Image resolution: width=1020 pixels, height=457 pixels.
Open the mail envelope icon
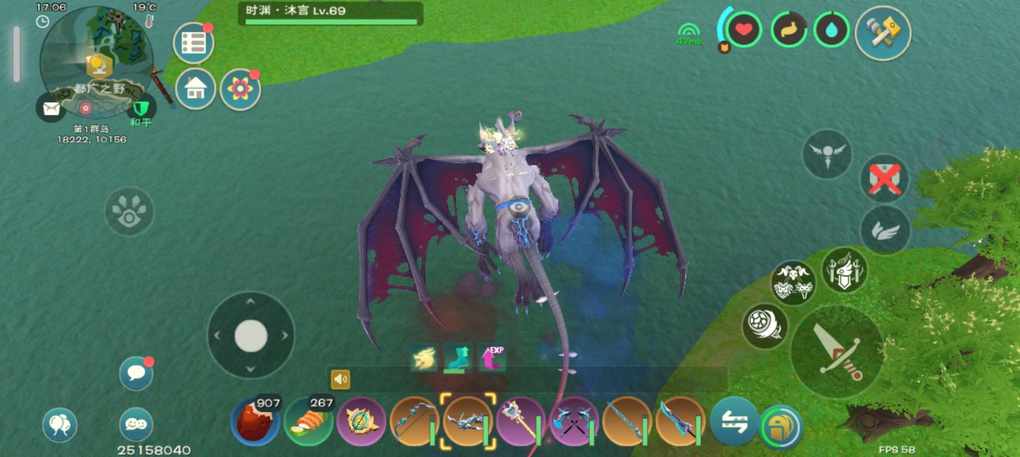[x=51, y=107]
